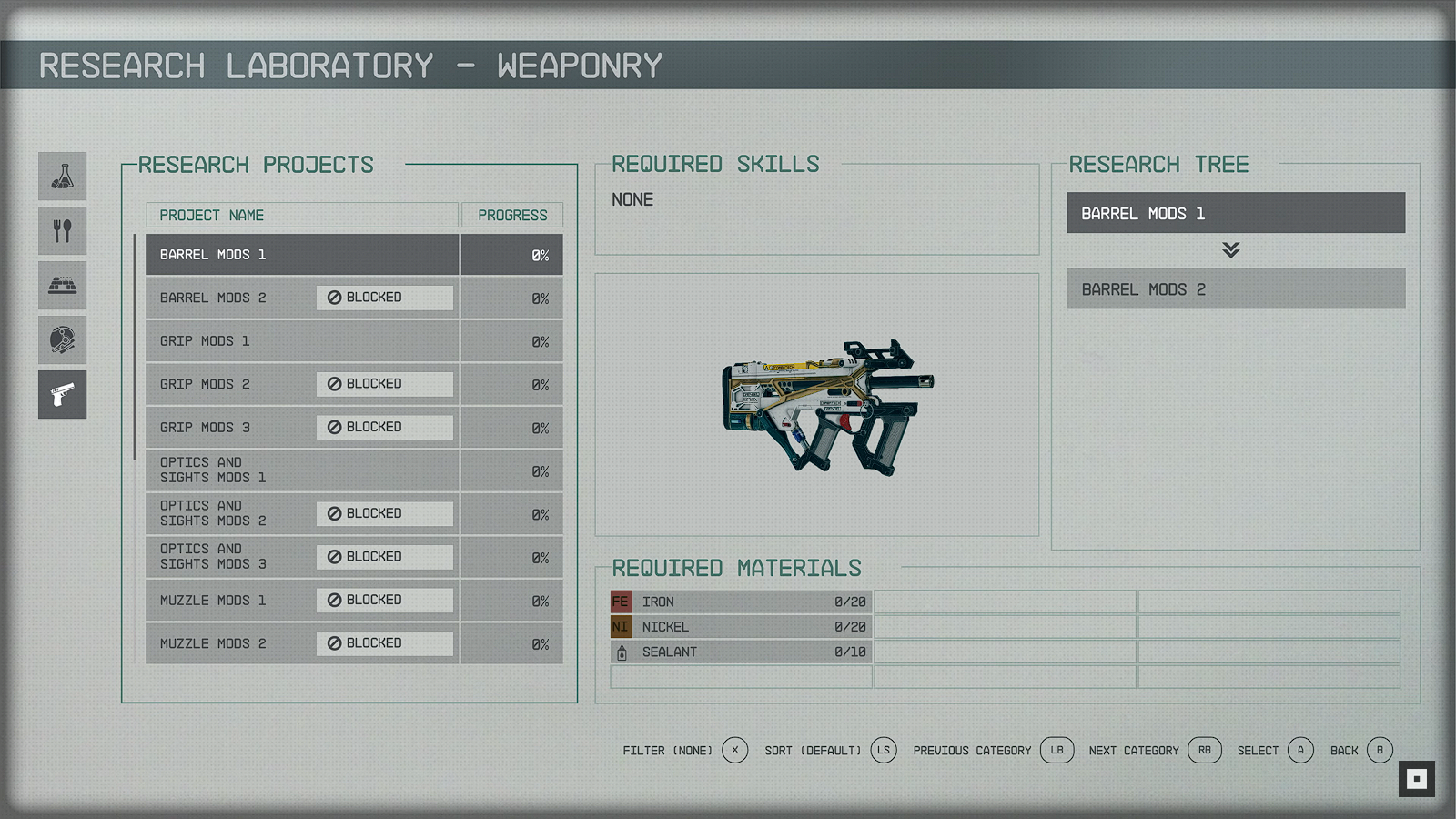Open the Grip Mods 1 project
The height and width of the screenshot is (819, 1456).
click(302, 341)
